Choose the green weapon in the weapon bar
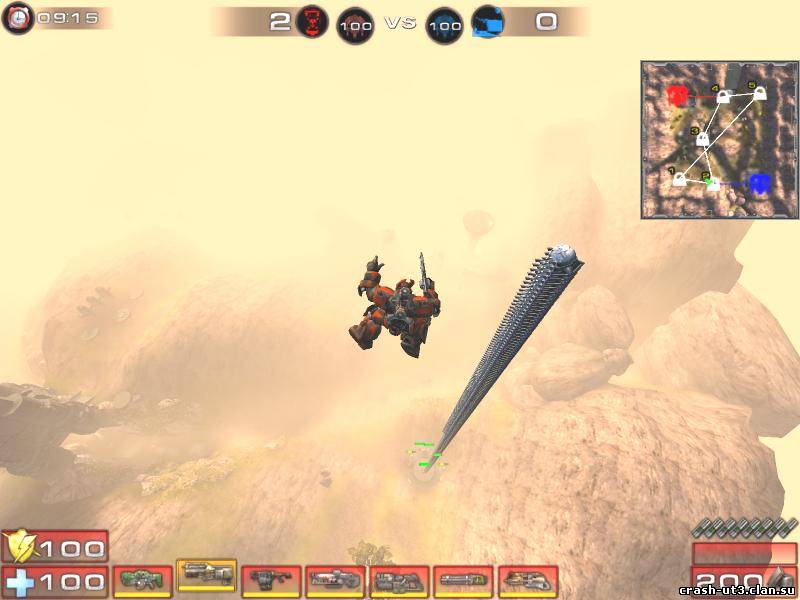 [x=143, y=580]
